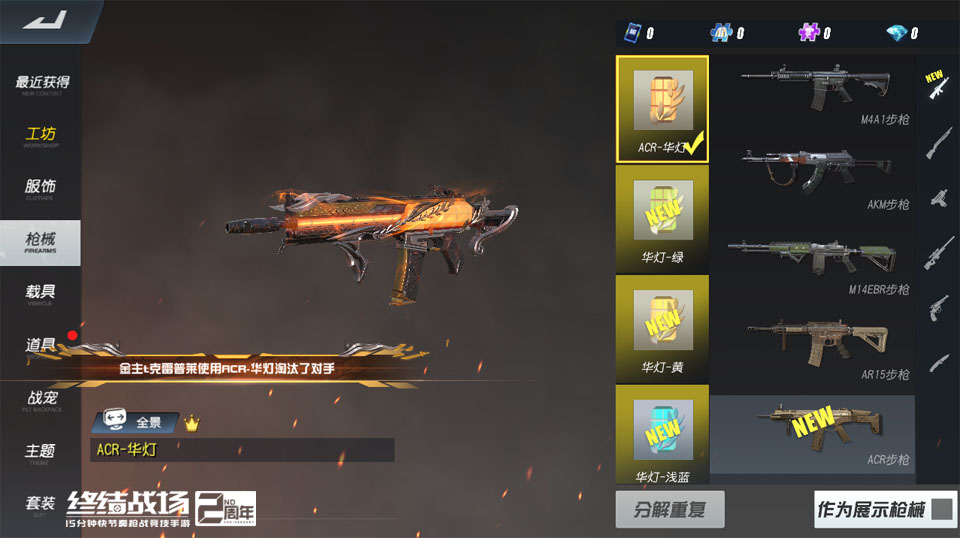Open the 道具 items tab

[41, 345]
